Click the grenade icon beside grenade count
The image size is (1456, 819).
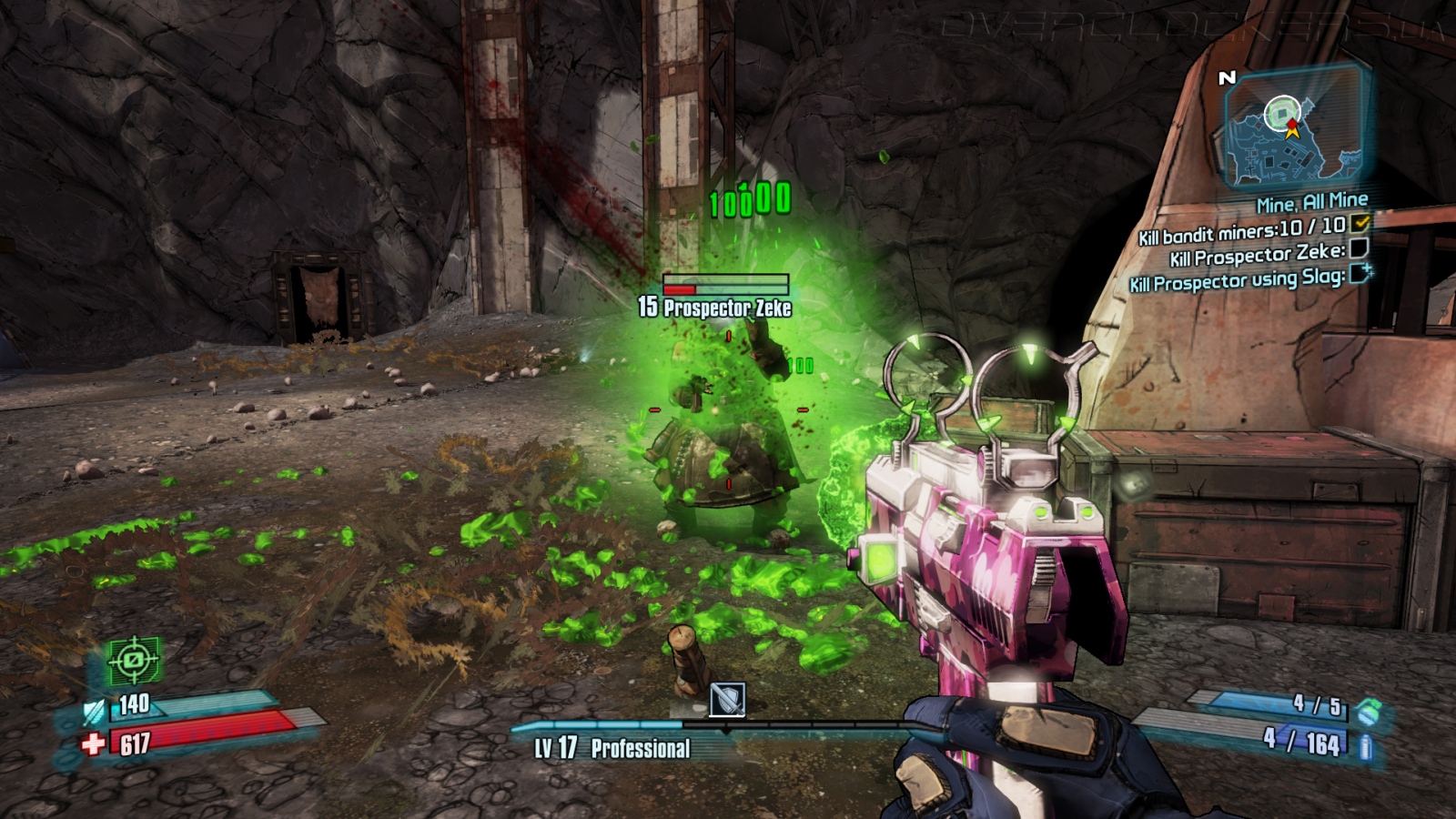pos(1367,712)
